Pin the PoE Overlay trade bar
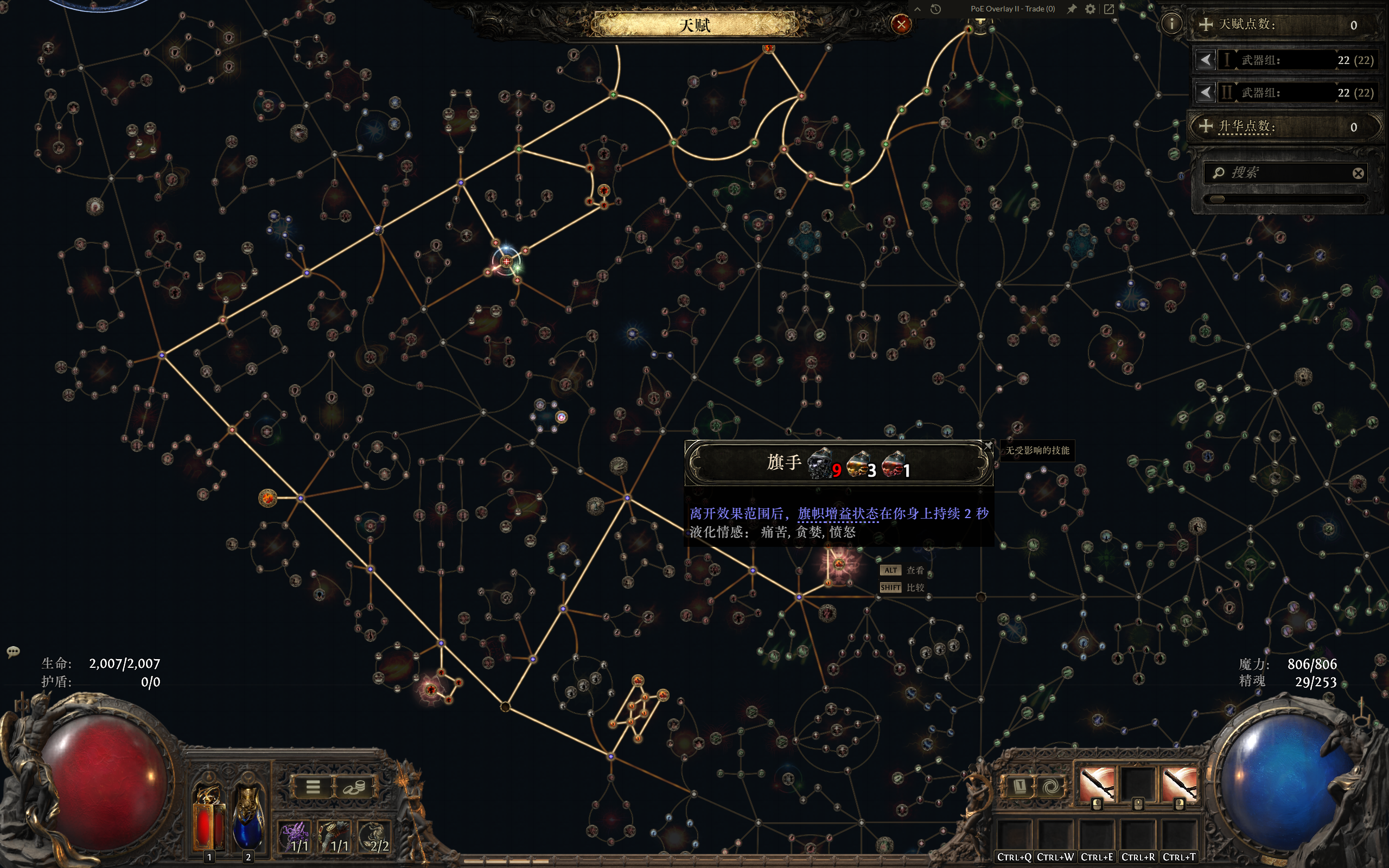1389x868 pixels. coord(1072,9)
